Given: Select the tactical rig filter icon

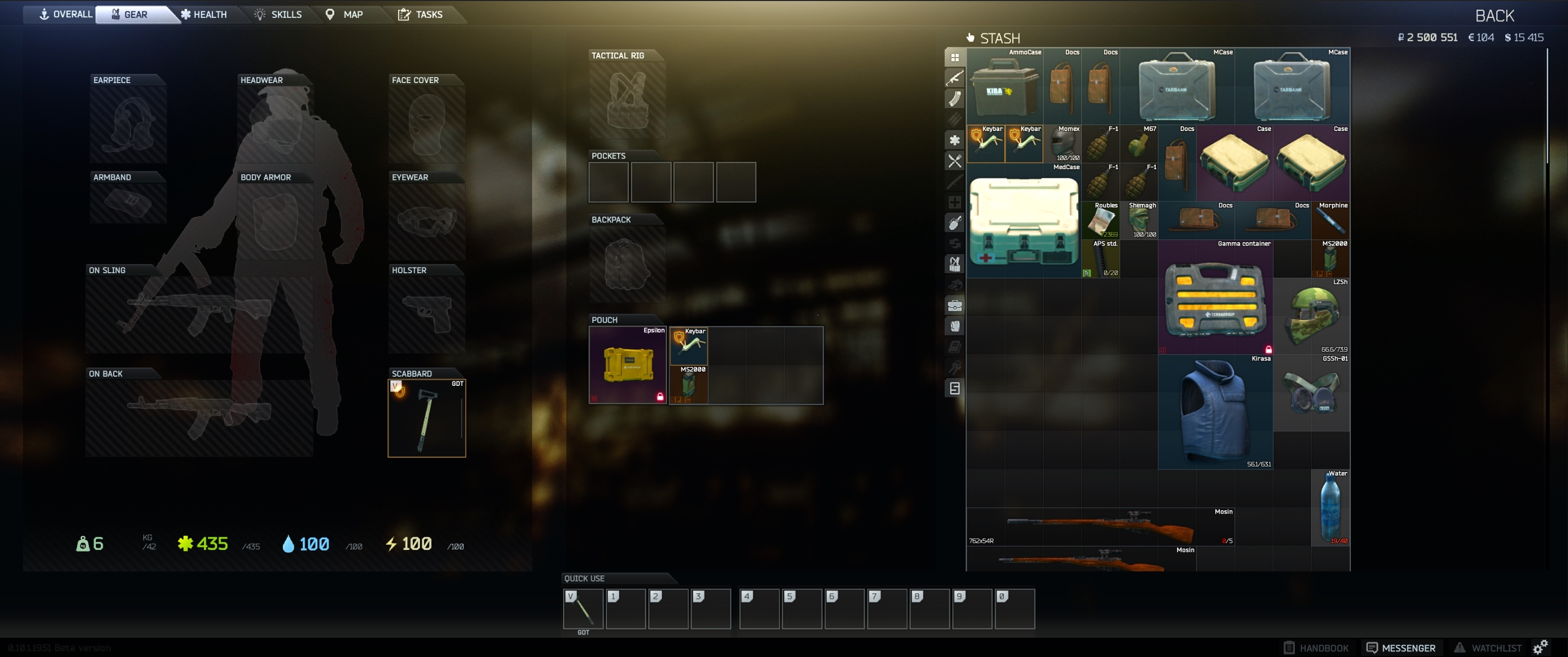Looking at the screenshot, I should 955,264.
